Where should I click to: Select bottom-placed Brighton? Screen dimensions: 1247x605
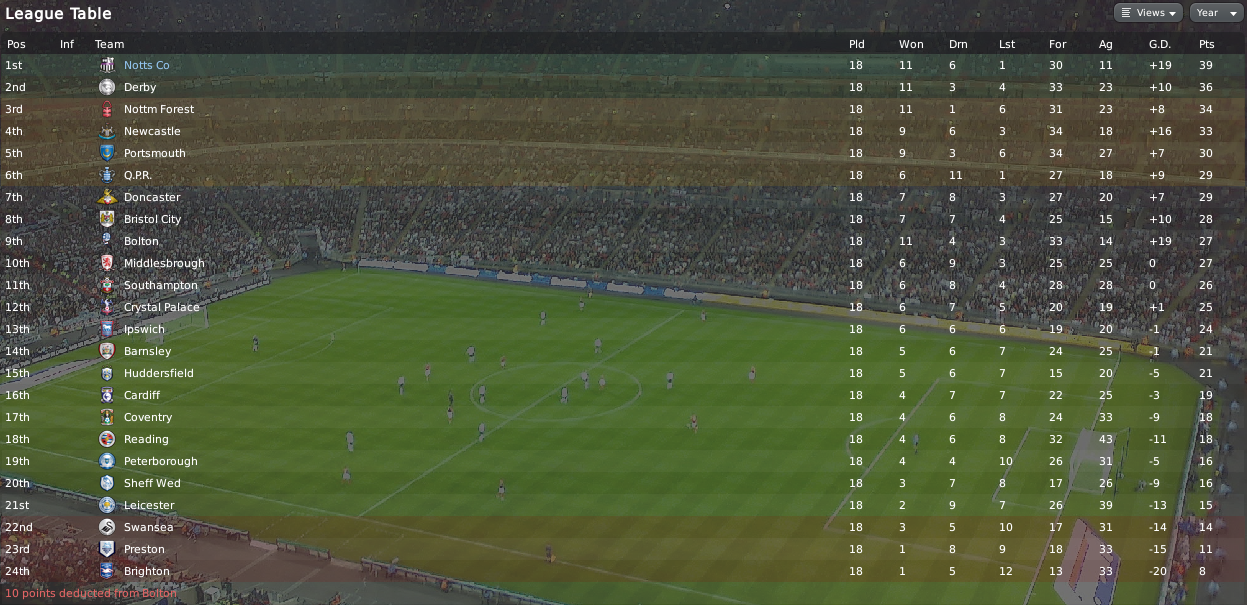[x=146, y=571]
